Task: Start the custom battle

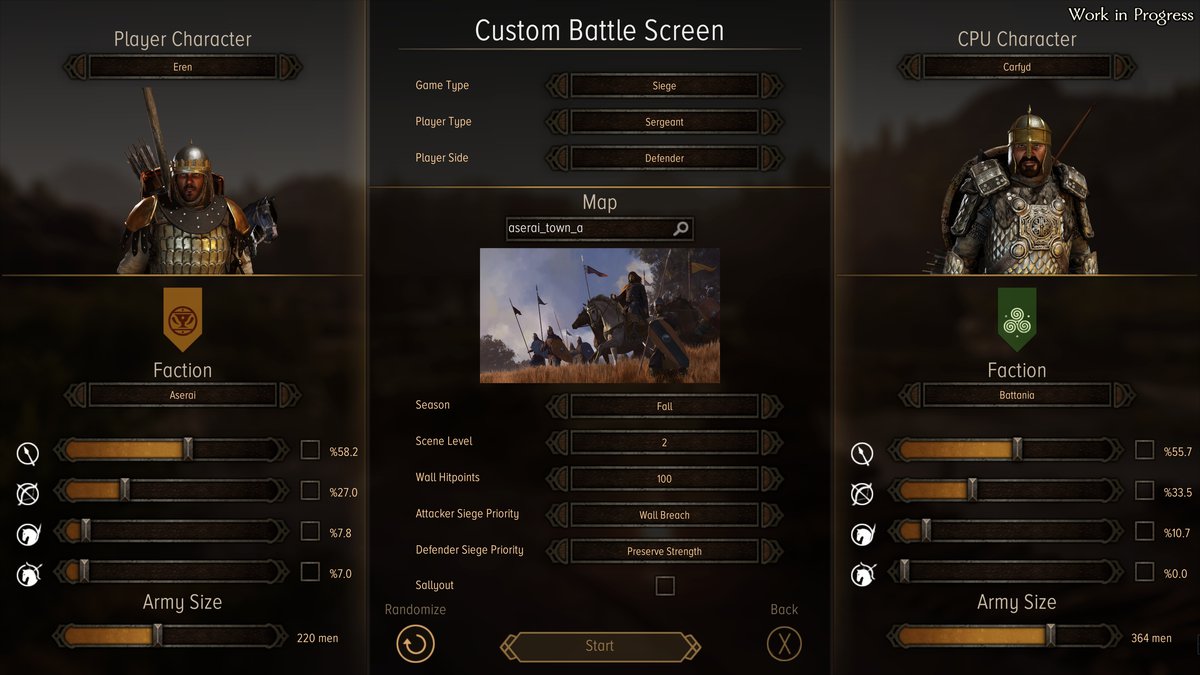Action: click(600, 646)
